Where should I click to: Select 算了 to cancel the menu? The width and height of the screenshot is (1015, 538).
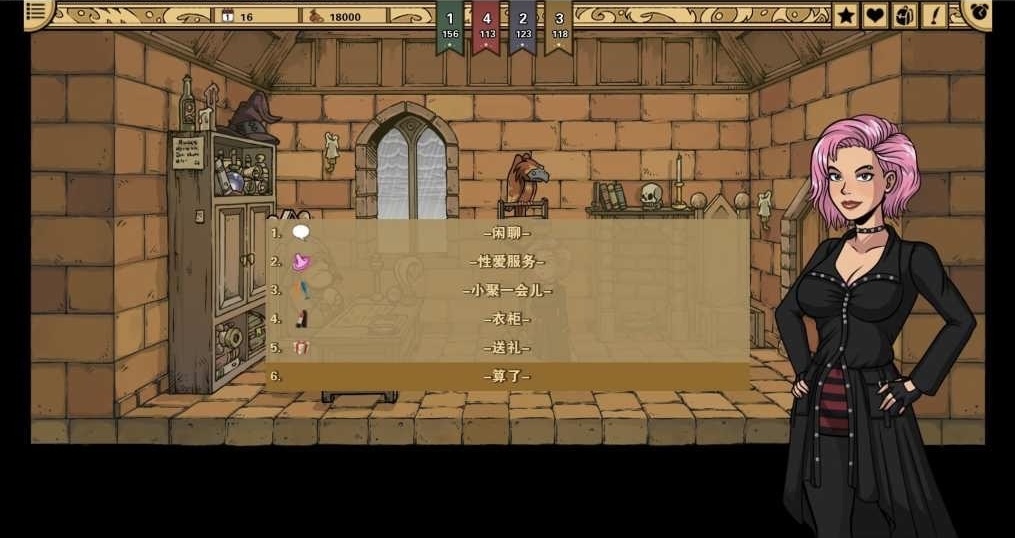pos(507,376)
